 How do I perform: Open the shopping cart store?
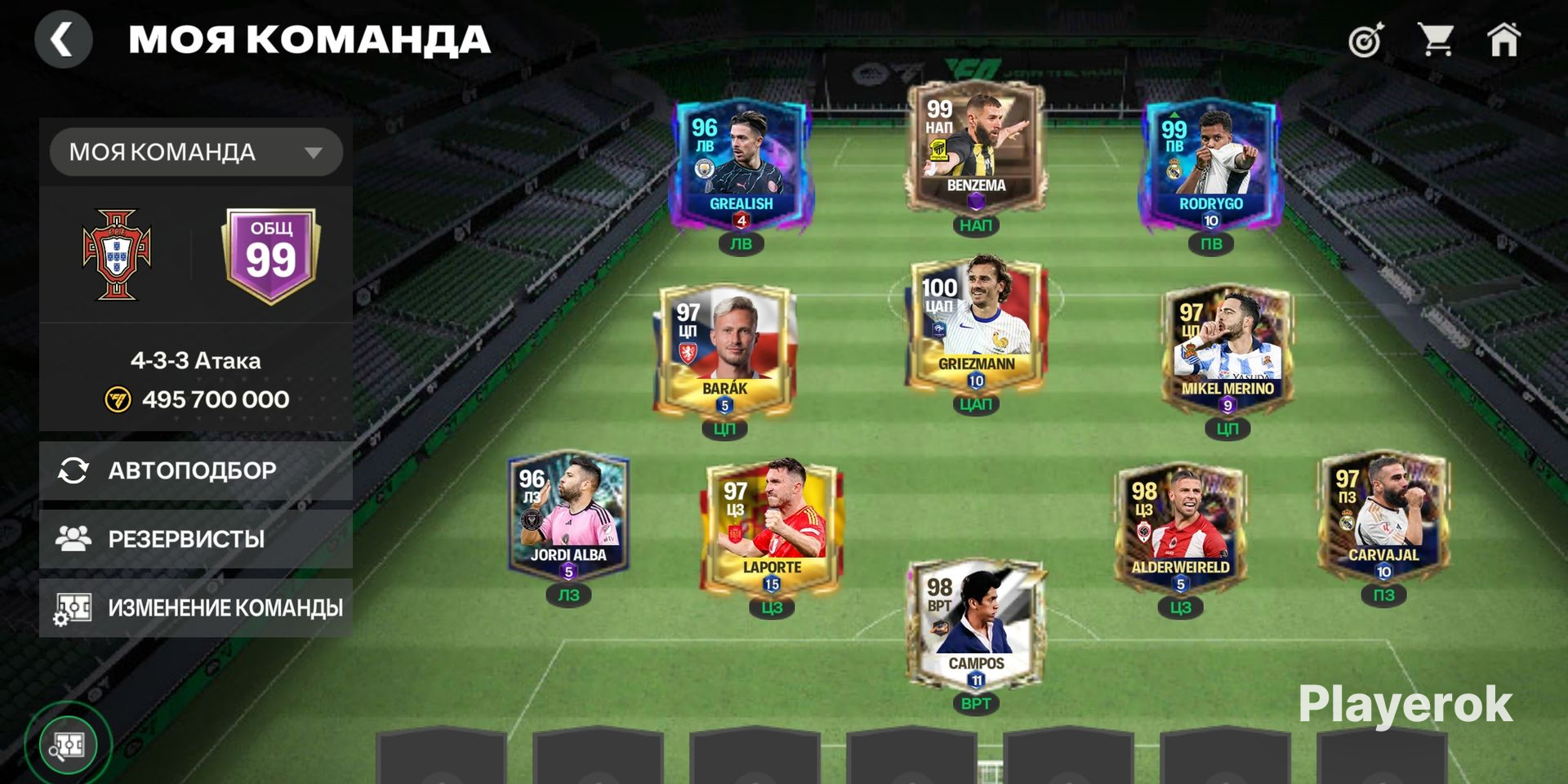pos(1435,39)
